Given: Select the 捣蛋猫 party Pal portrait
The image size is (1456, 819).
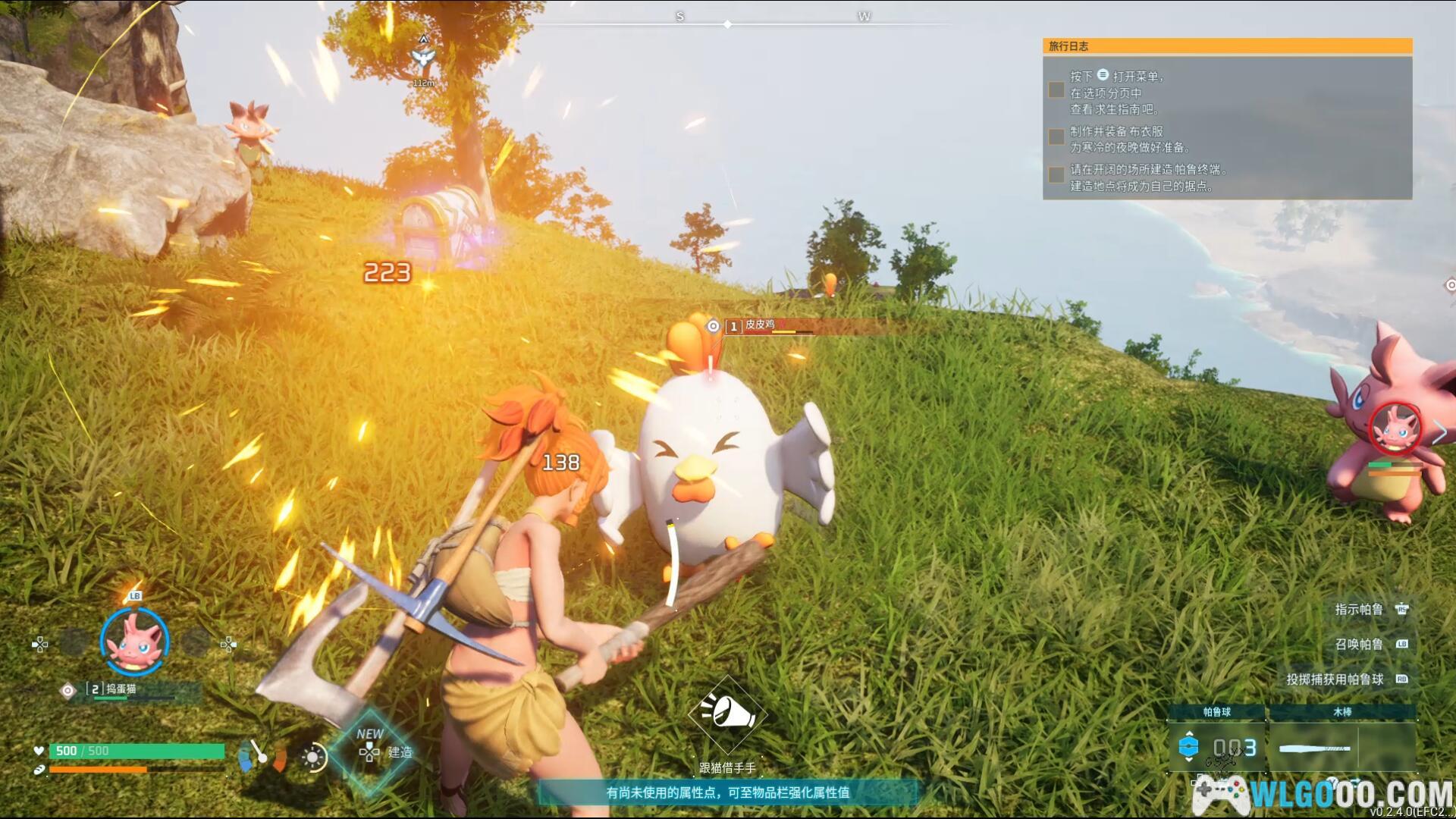Looking at the screenshot, I should (134, 642).
